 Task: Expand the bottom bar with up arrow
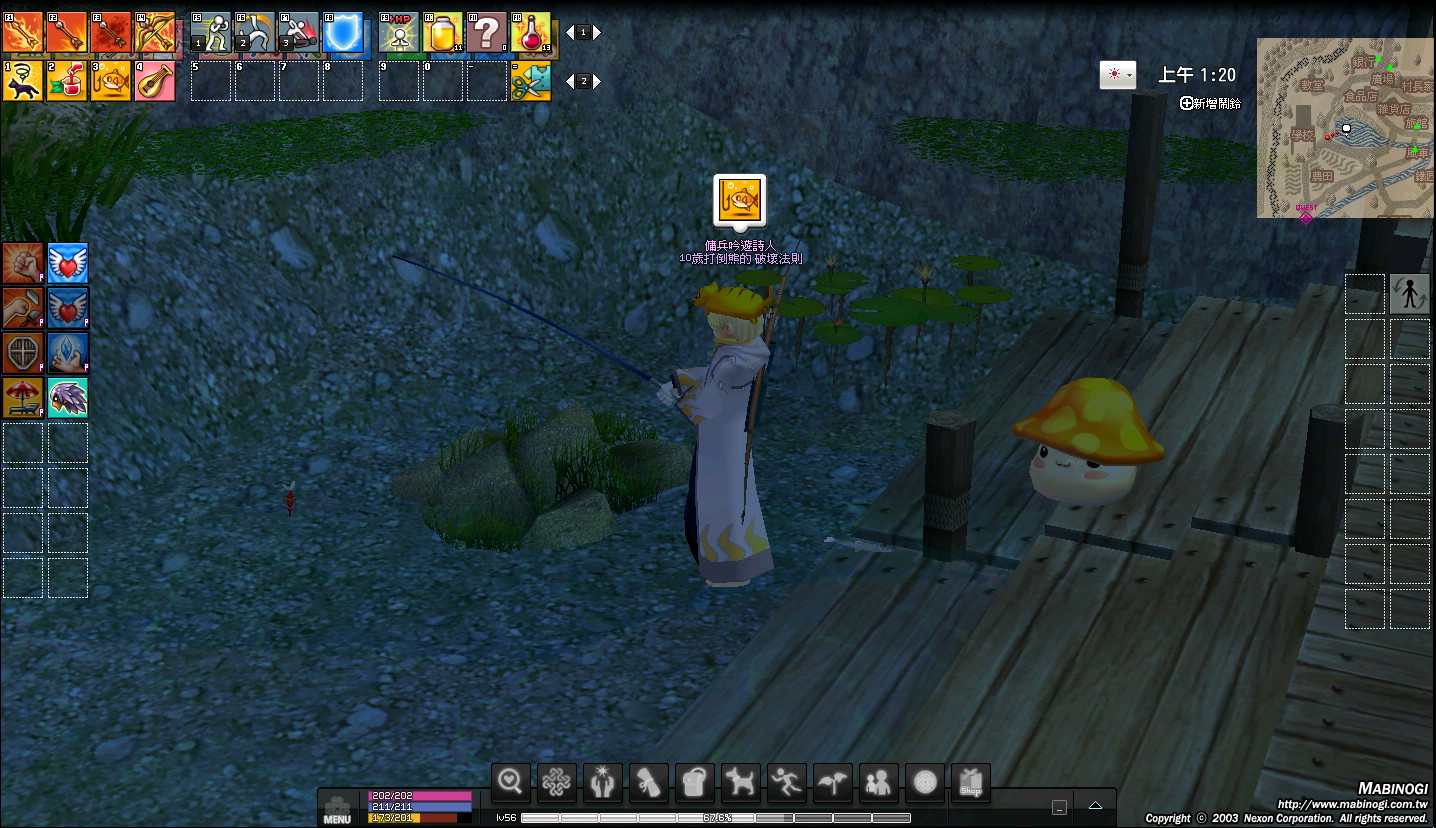tap(1096, 806)
